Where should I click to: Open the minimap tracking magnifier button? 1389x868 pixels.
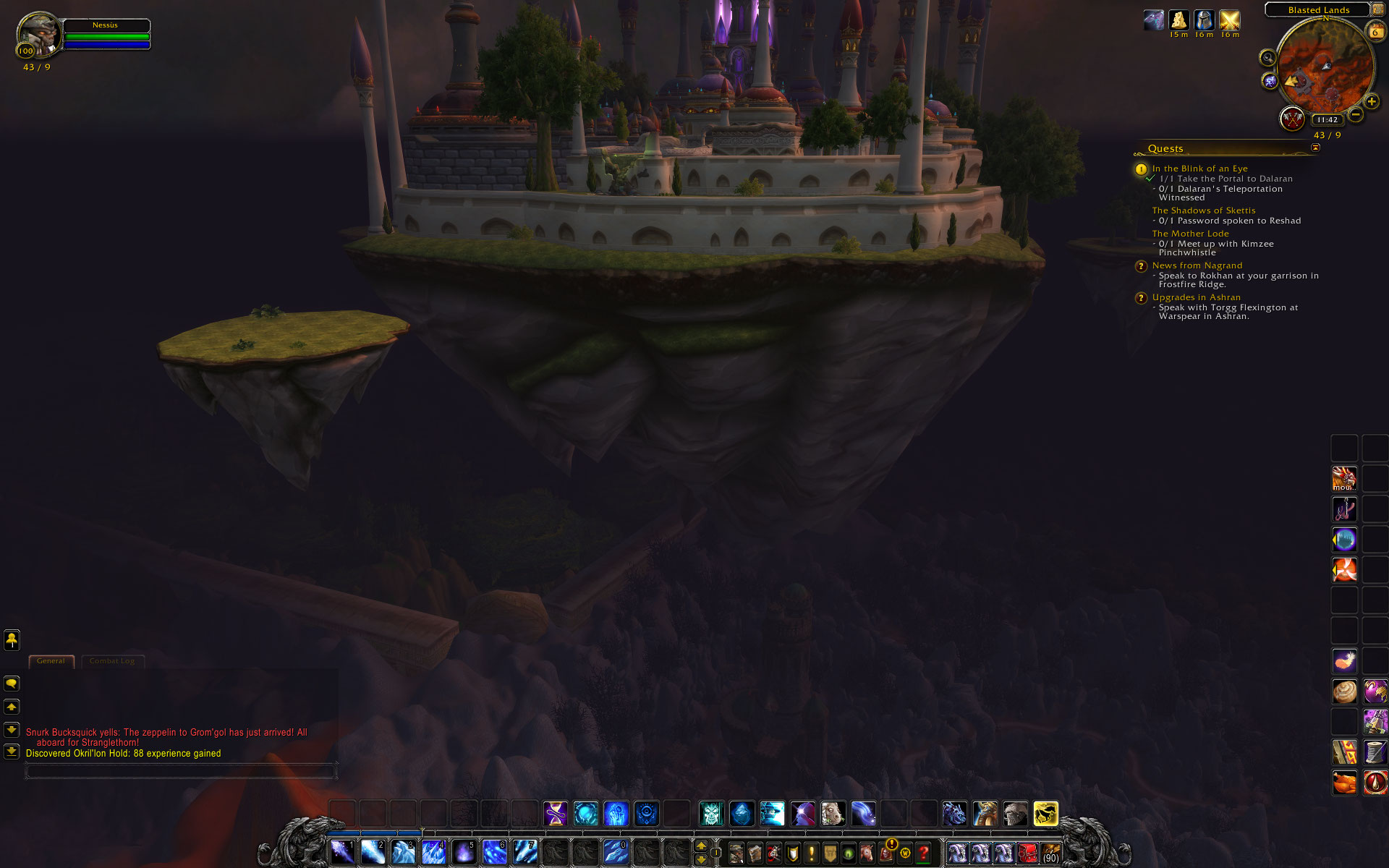pyautogui.click(x=1267, y=58)
